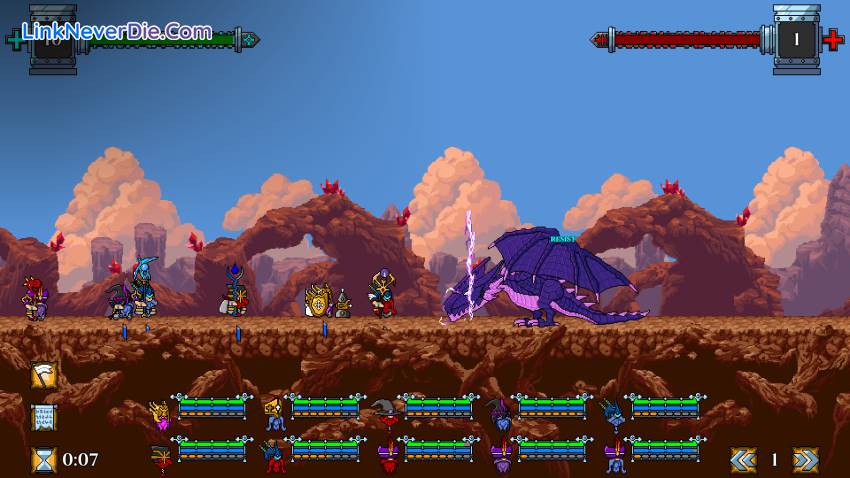Select the blue horned helmet portrait
The height and width of the screenshot is (478, 850).
613,411
